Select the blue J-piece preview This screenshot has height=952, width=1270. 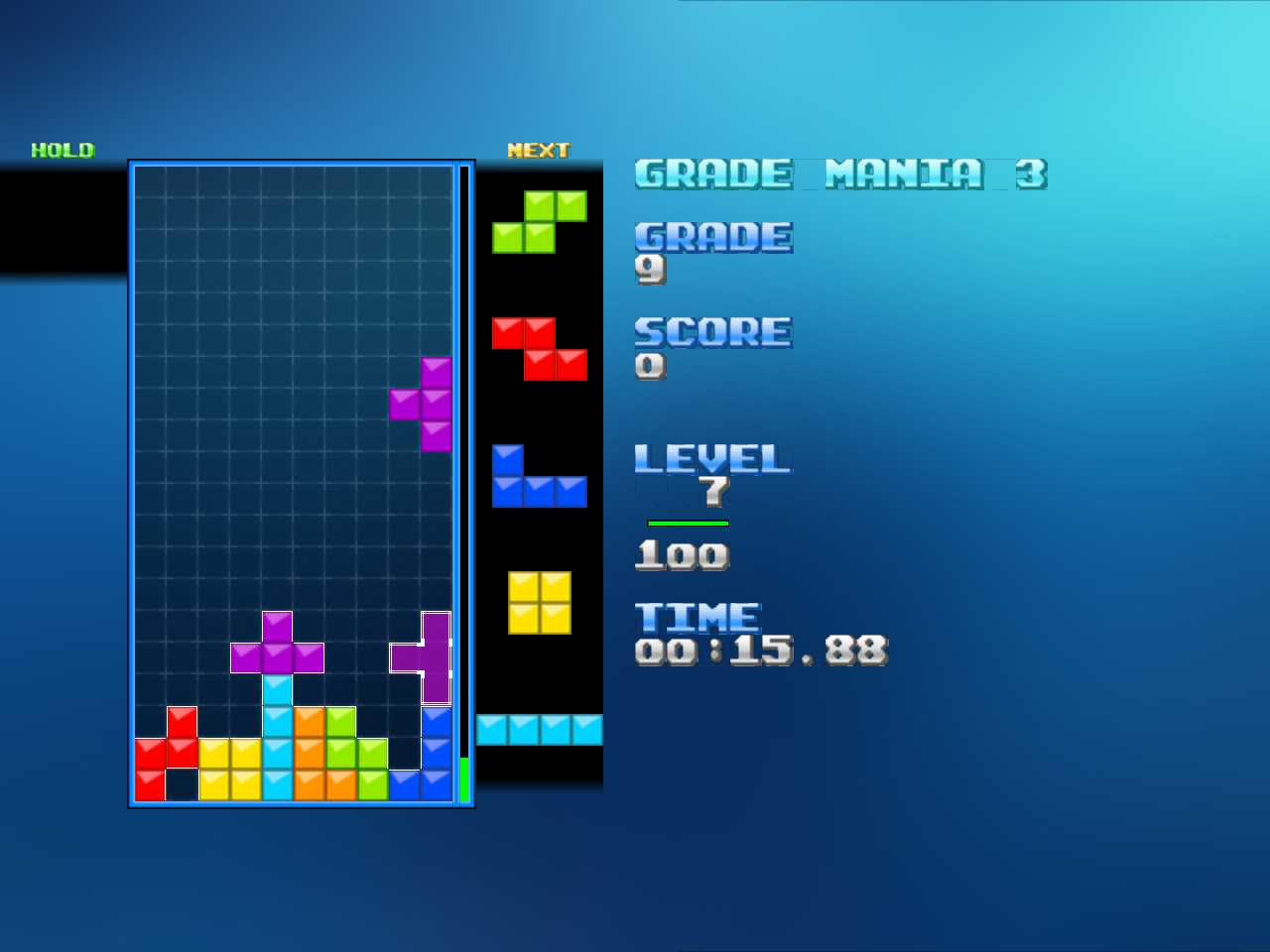click(x=539, y=478)
